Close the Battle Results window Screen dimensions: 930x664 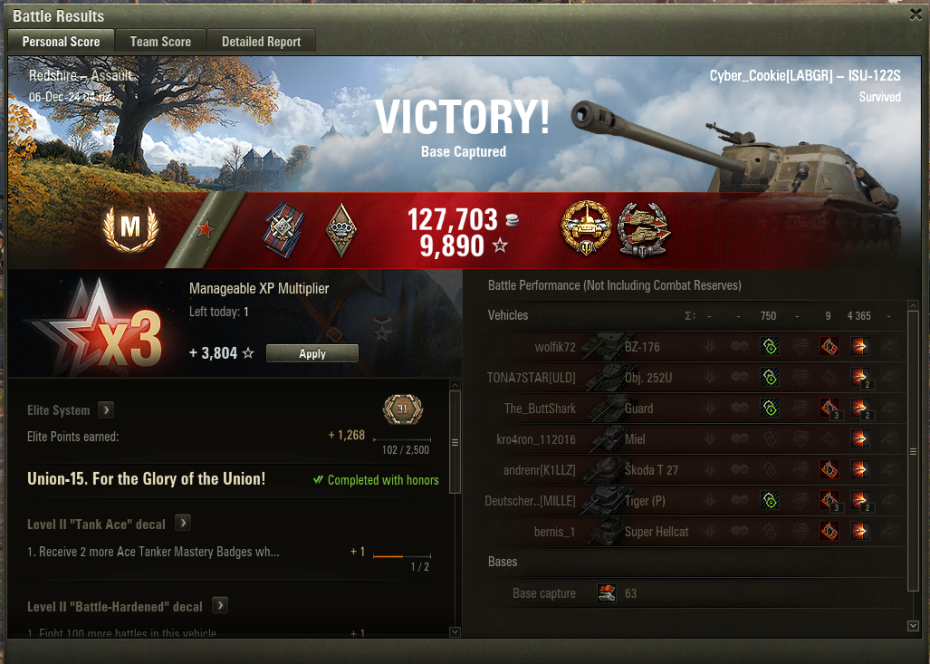(915, 14)
